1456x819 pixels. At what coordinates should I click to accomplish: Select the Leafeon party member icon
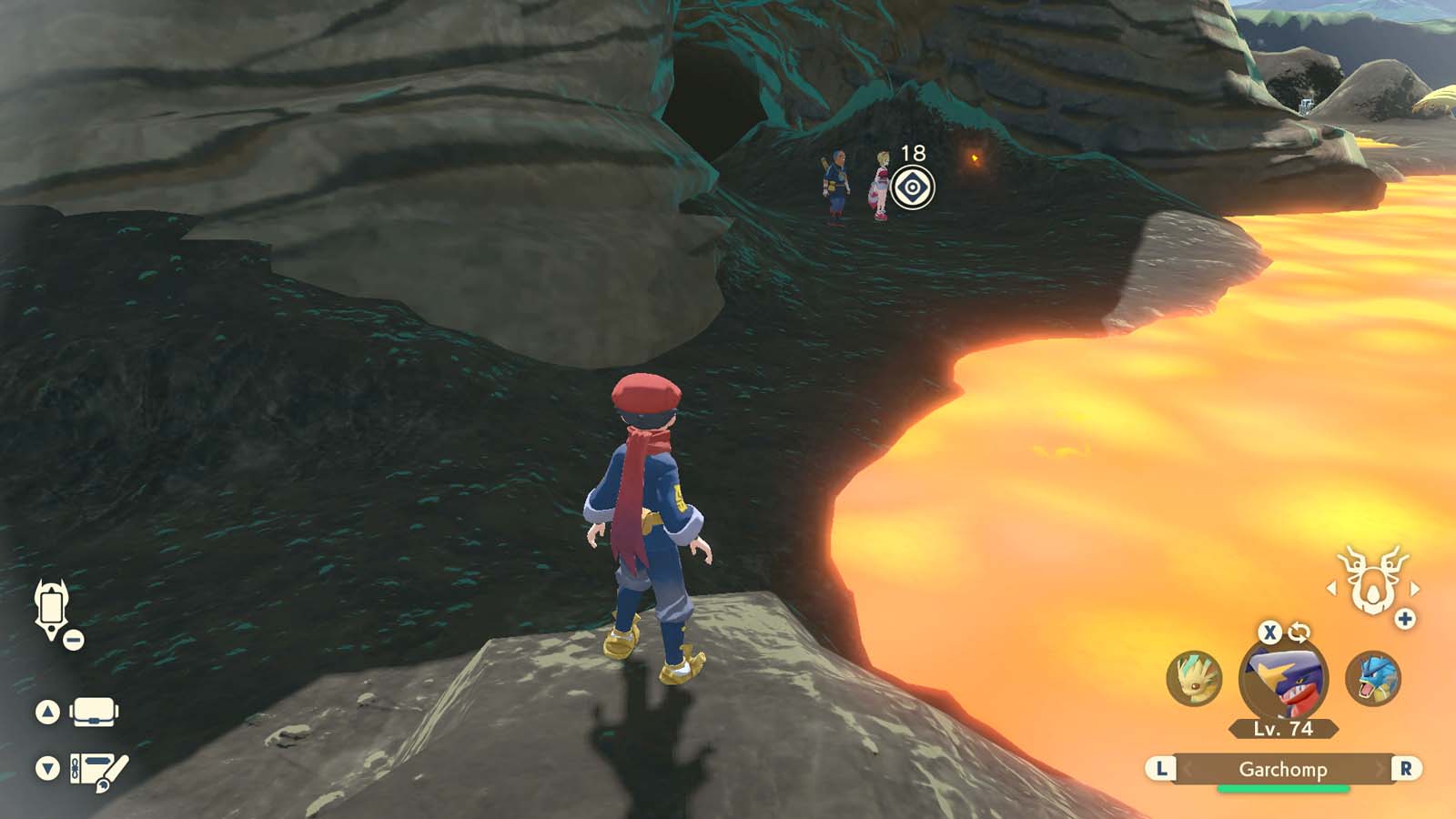point(1195,677)
